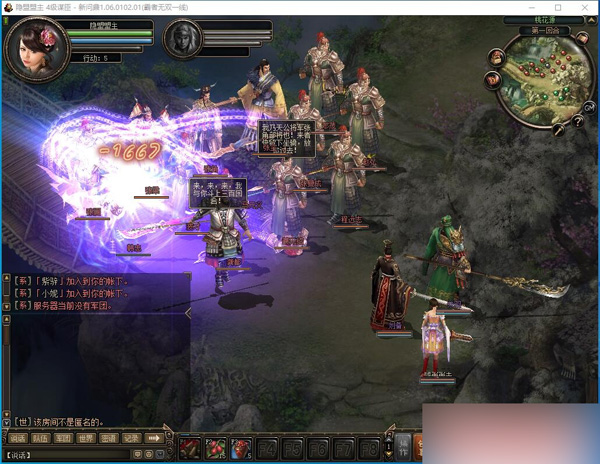600x464 pixels.
Task: Select the 世界 chat tab
Action: pos(86,437)
